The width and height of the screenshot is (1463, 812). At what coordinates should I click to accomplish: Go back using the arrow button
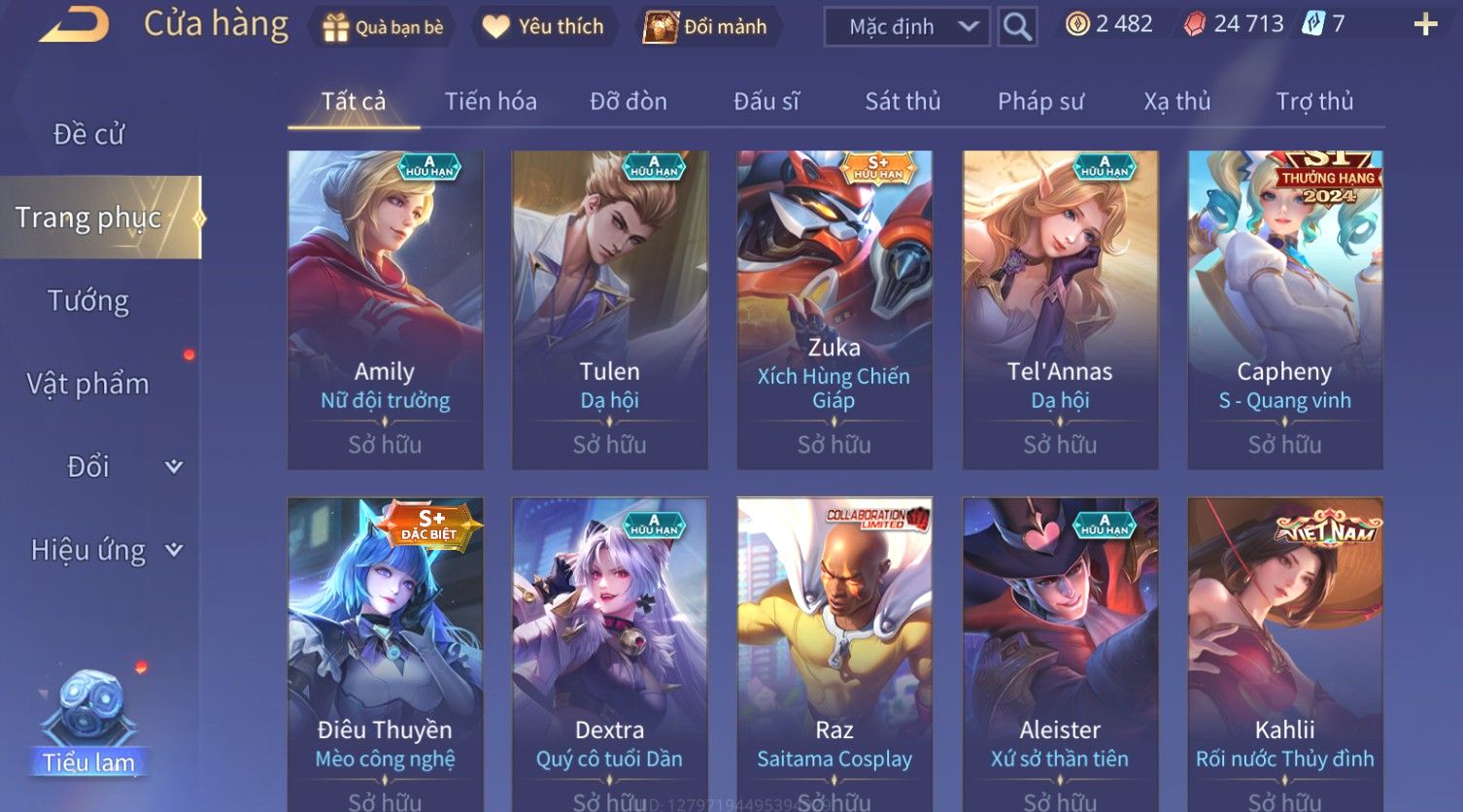[x=74, y=25]
